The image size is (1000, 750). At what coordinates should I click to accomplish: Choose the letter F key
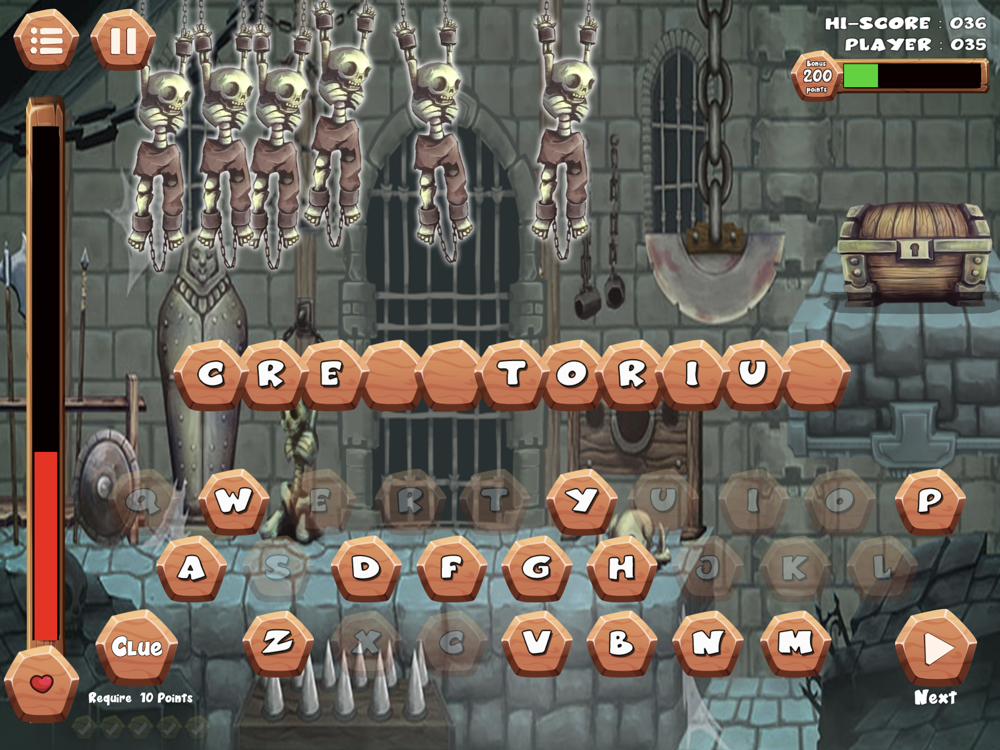click(x=451, y=569)
